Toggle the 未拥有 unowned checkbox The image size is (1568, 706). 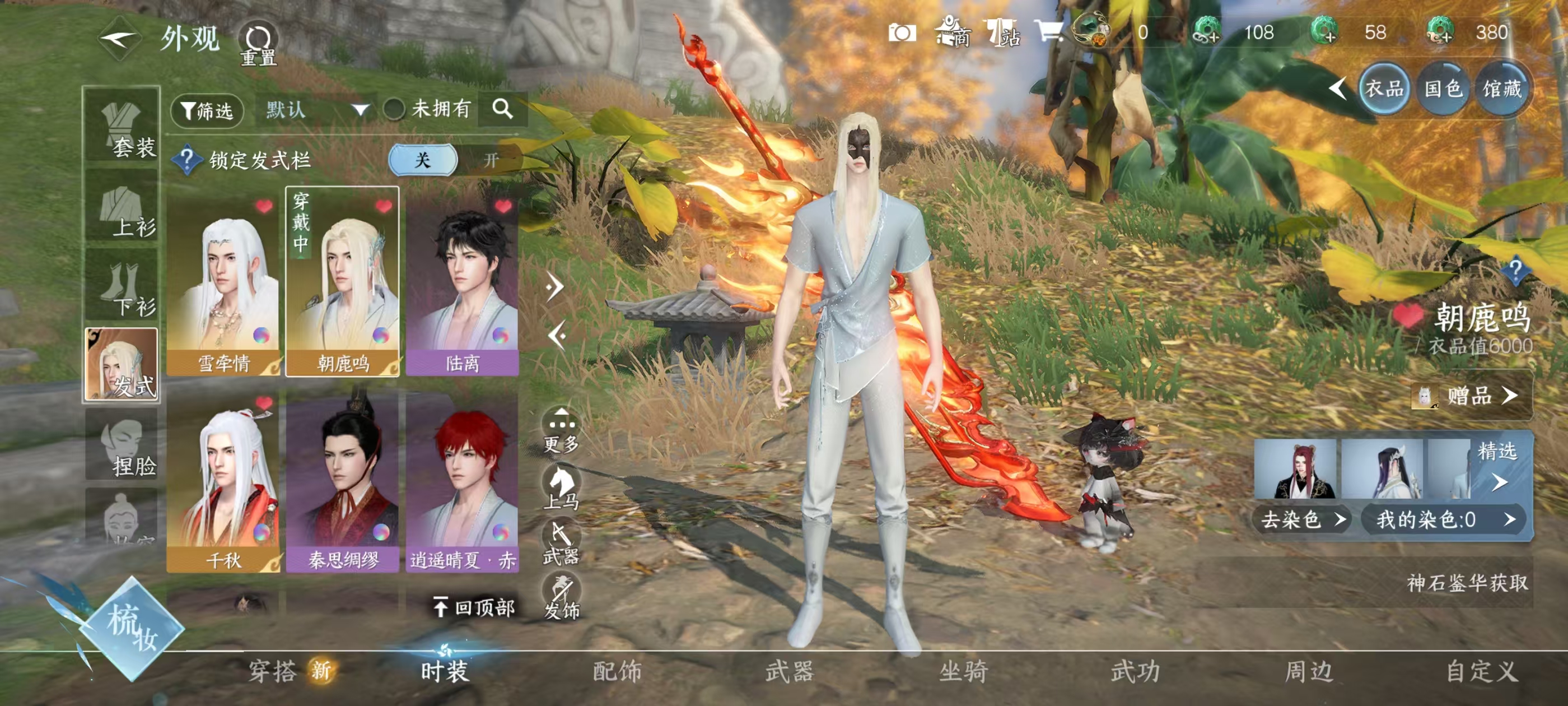[394, 110]
